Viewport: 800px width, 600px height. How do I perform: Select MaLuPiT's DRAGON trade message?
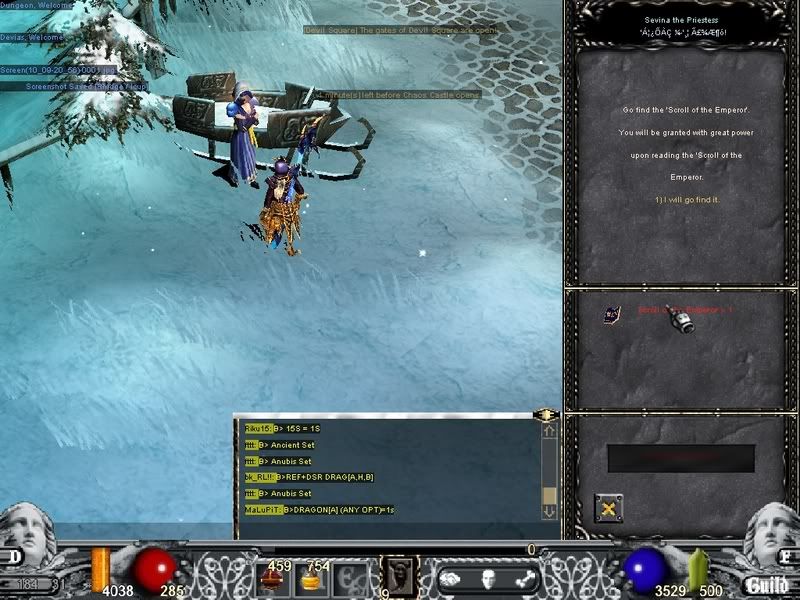click(x=319, y=510)
